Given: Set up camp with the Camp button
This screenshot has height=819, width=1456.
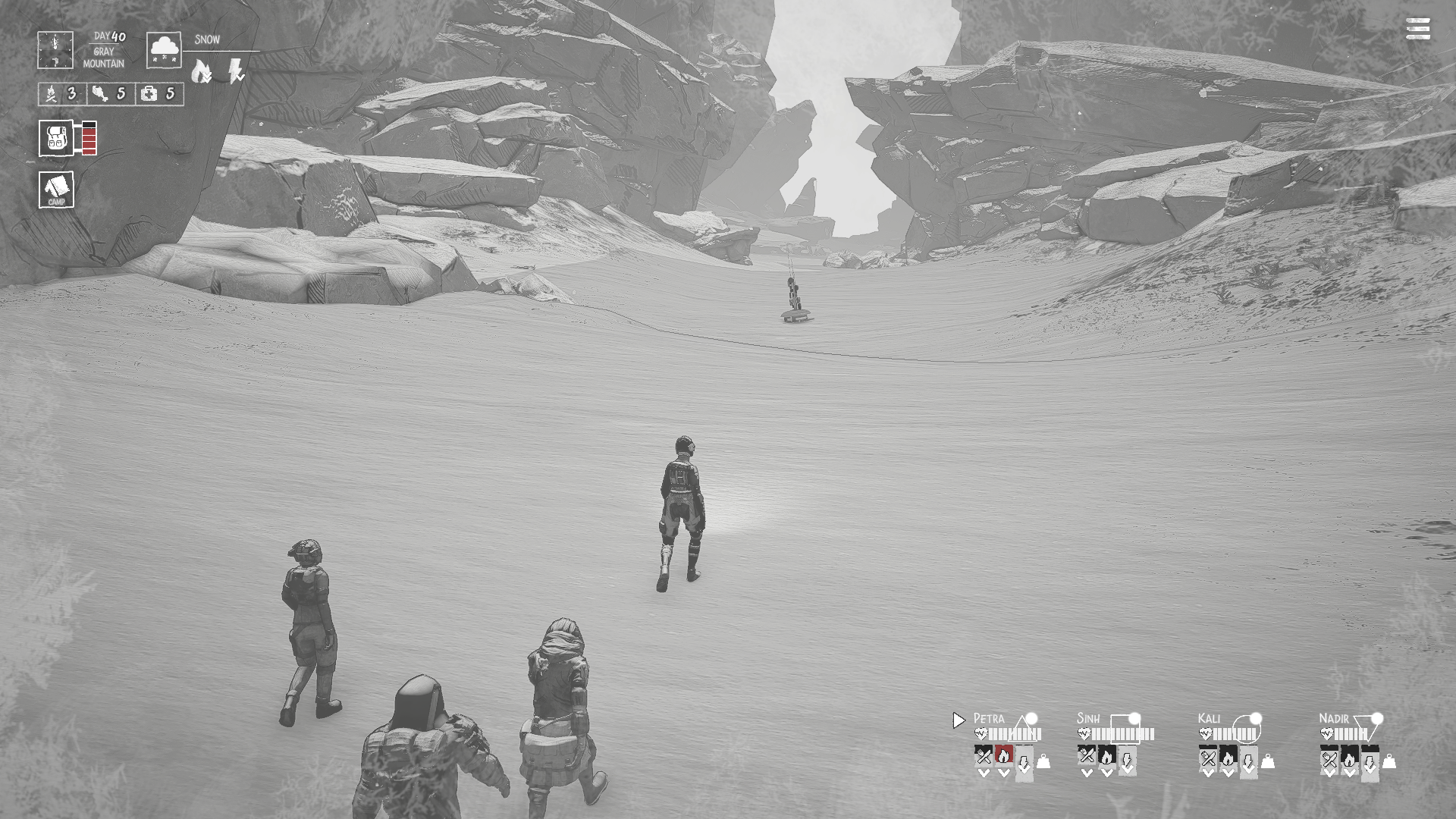Looking at the screenshot, I should [x=57, y=189].
